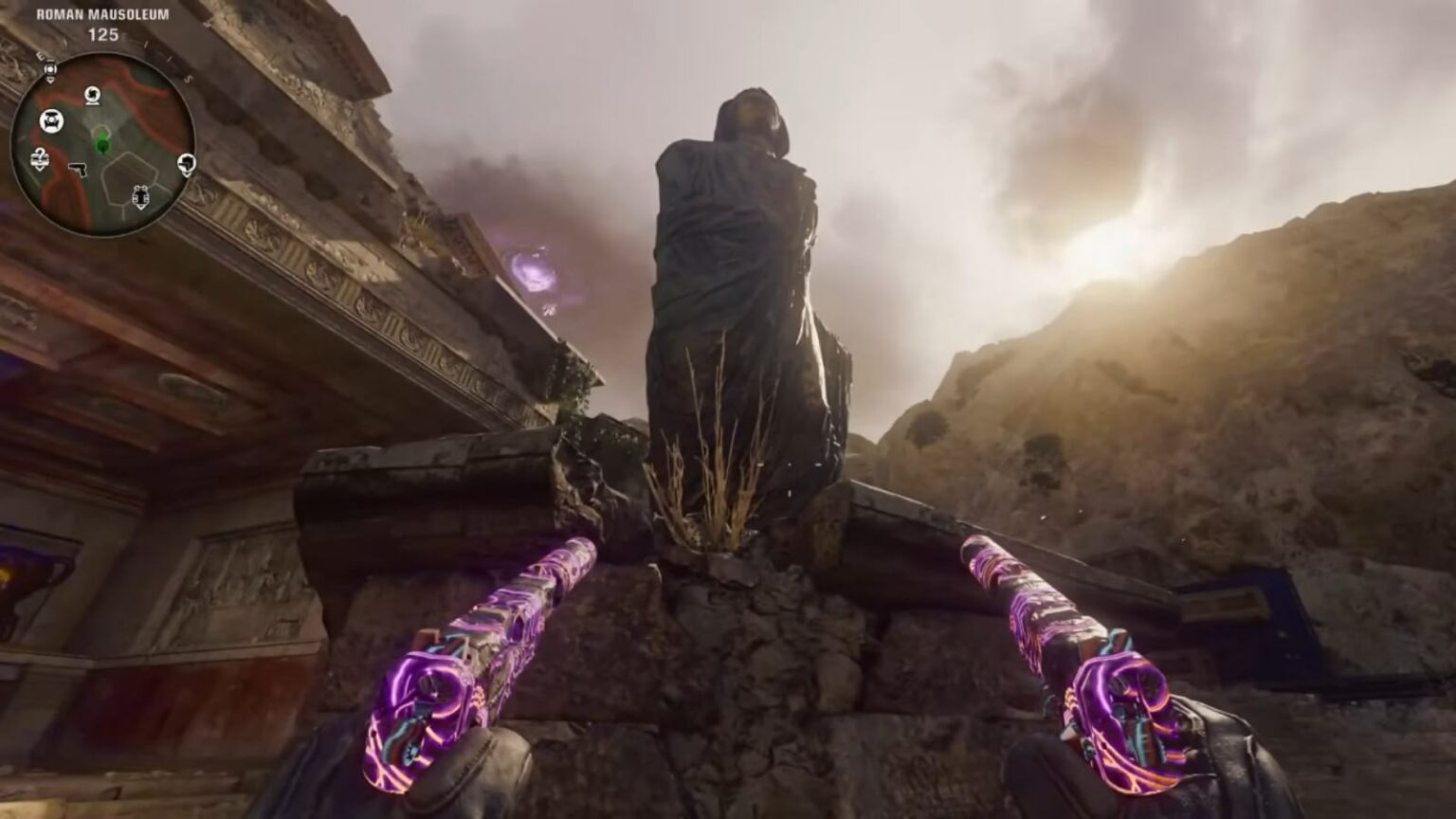Expand the chevron under the armor vest icon
This screenshot has width=1456, height=819.
pos(40,169)
